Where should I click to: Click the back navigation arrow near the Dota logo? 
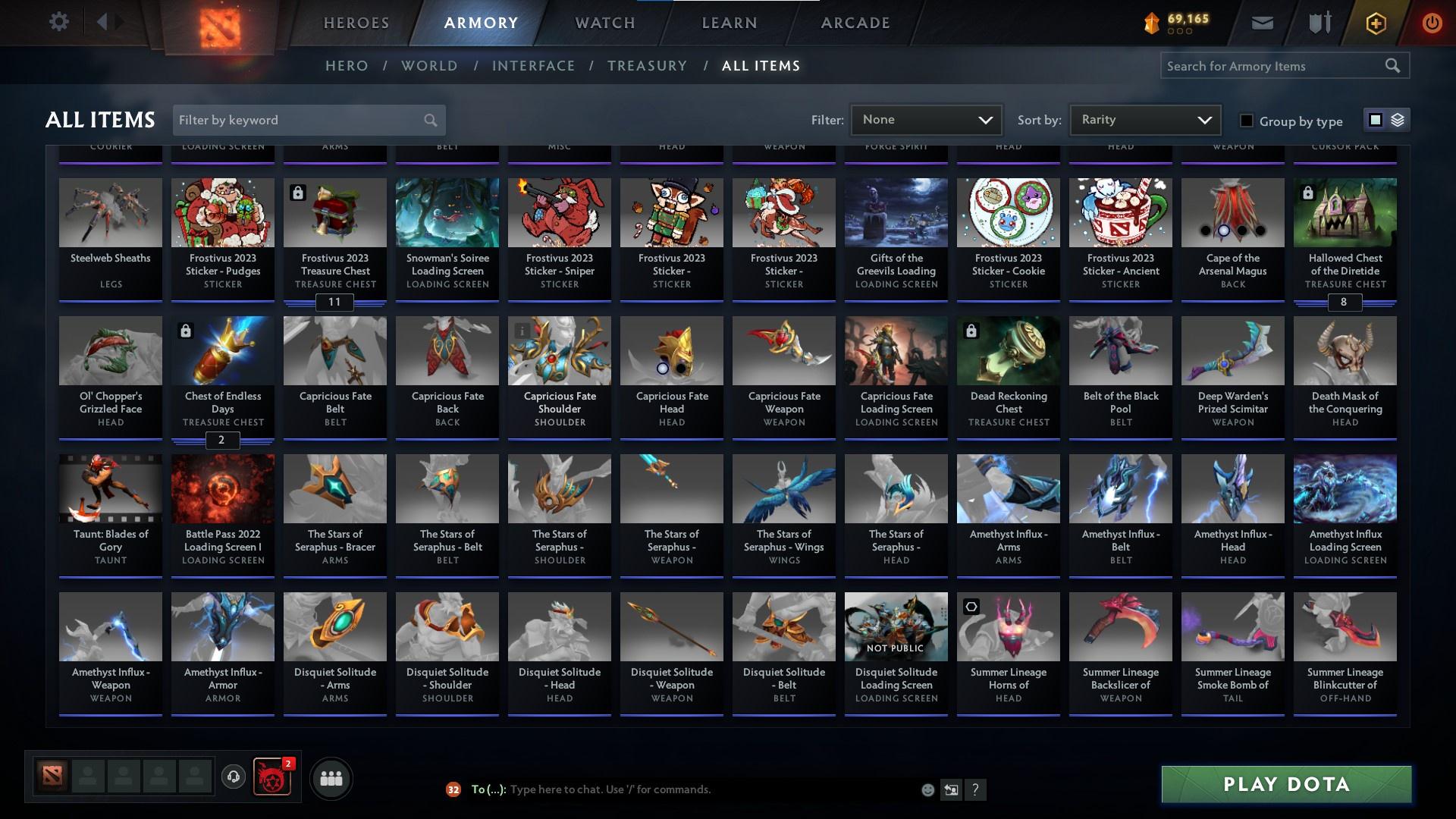102,22
